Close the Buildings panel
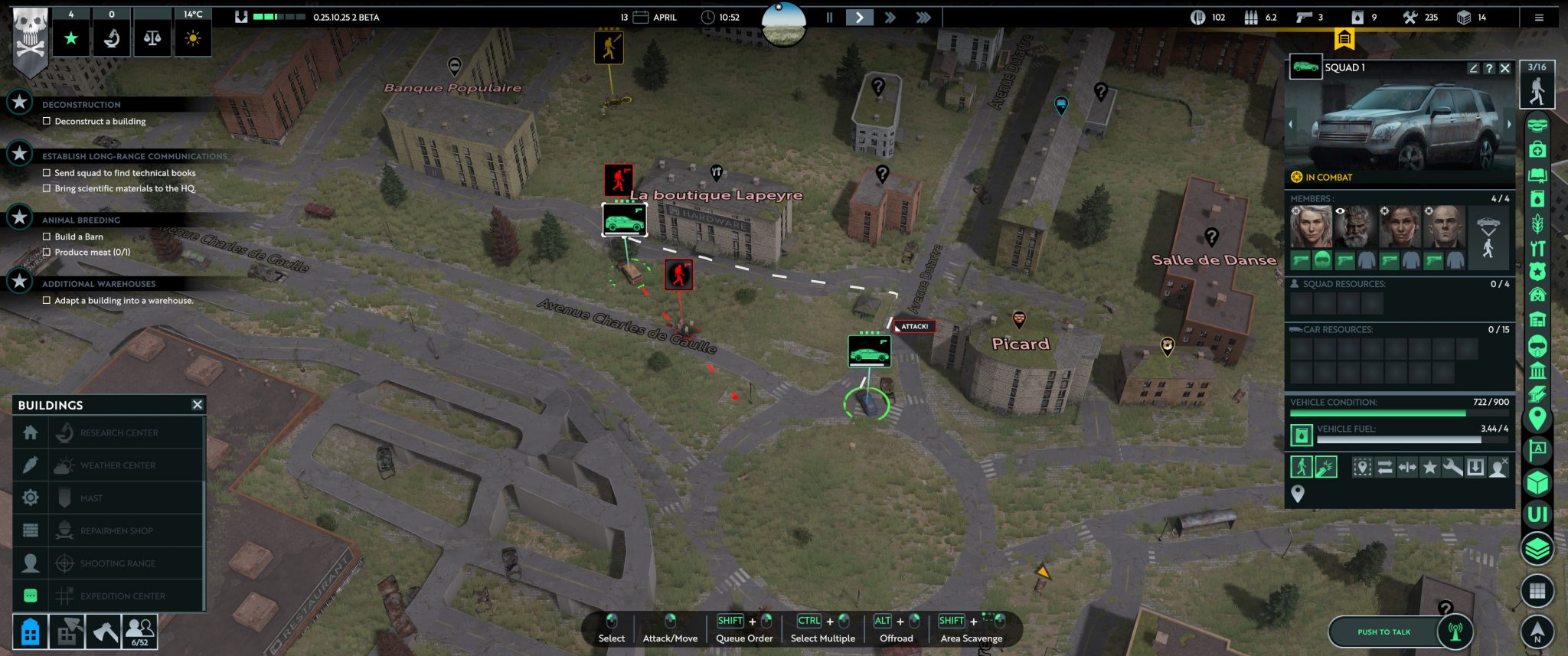This screenshot has height=656, width=1568. (x=198, y=404)
